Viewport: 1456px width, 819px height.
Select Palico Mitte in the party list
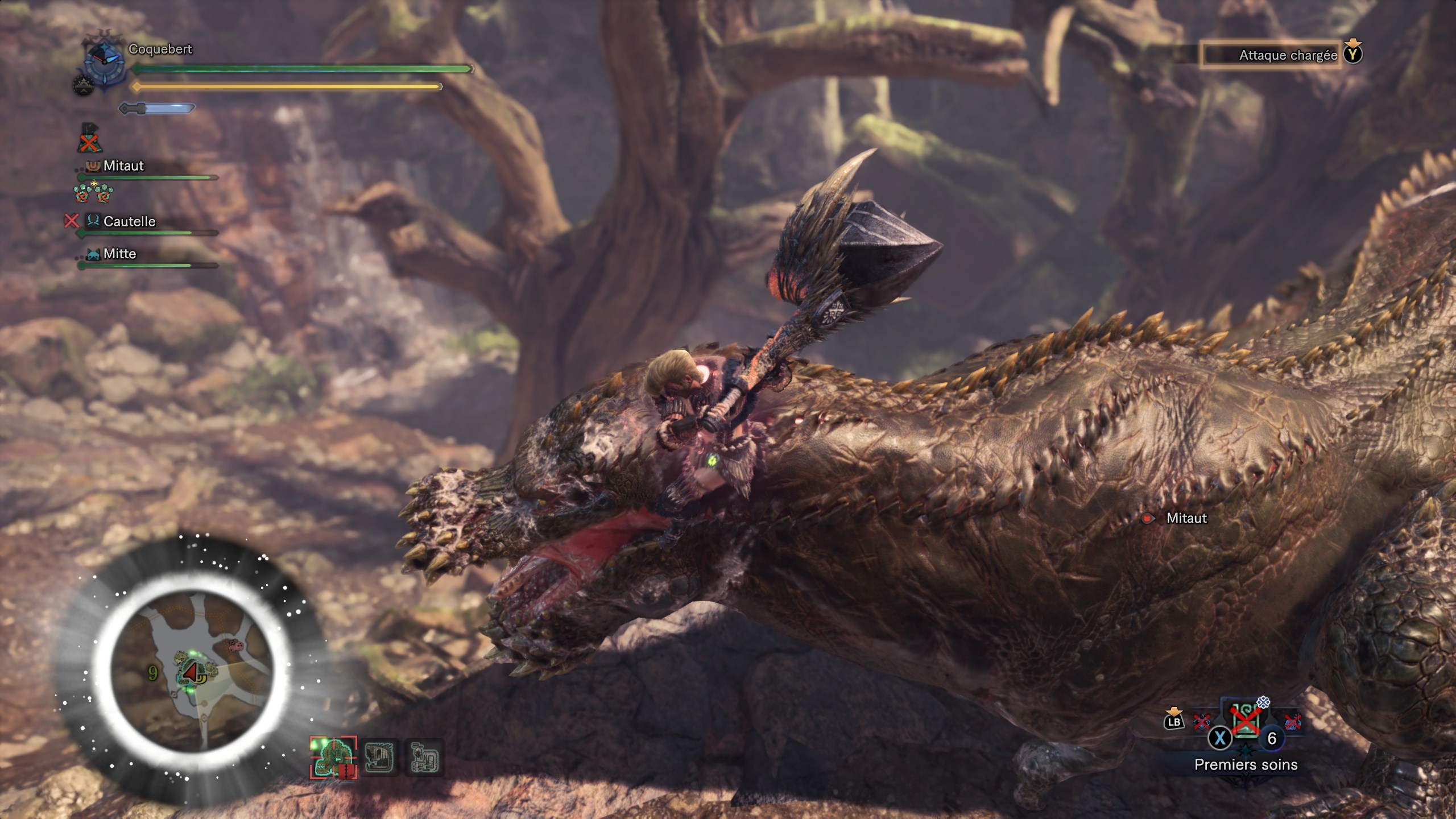pyautogui.click(x=119, y=254)
